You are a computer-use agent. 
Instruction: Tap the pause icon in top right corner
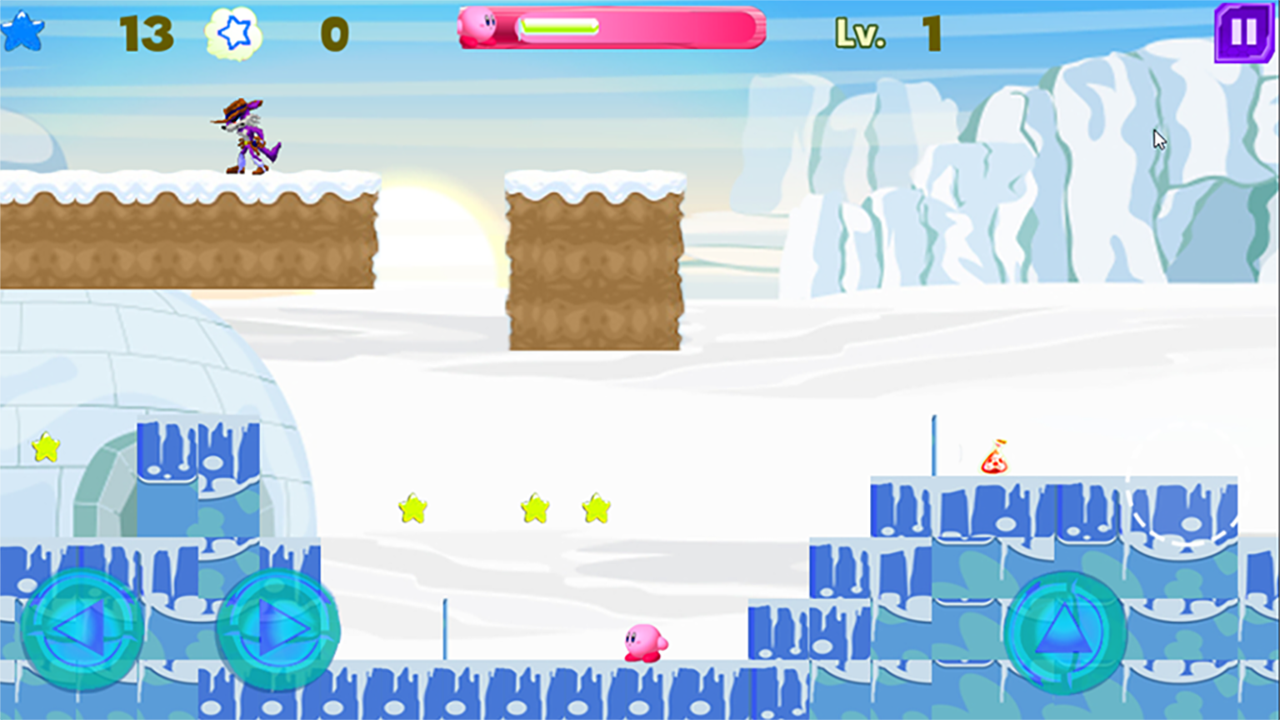(1243, 33)
